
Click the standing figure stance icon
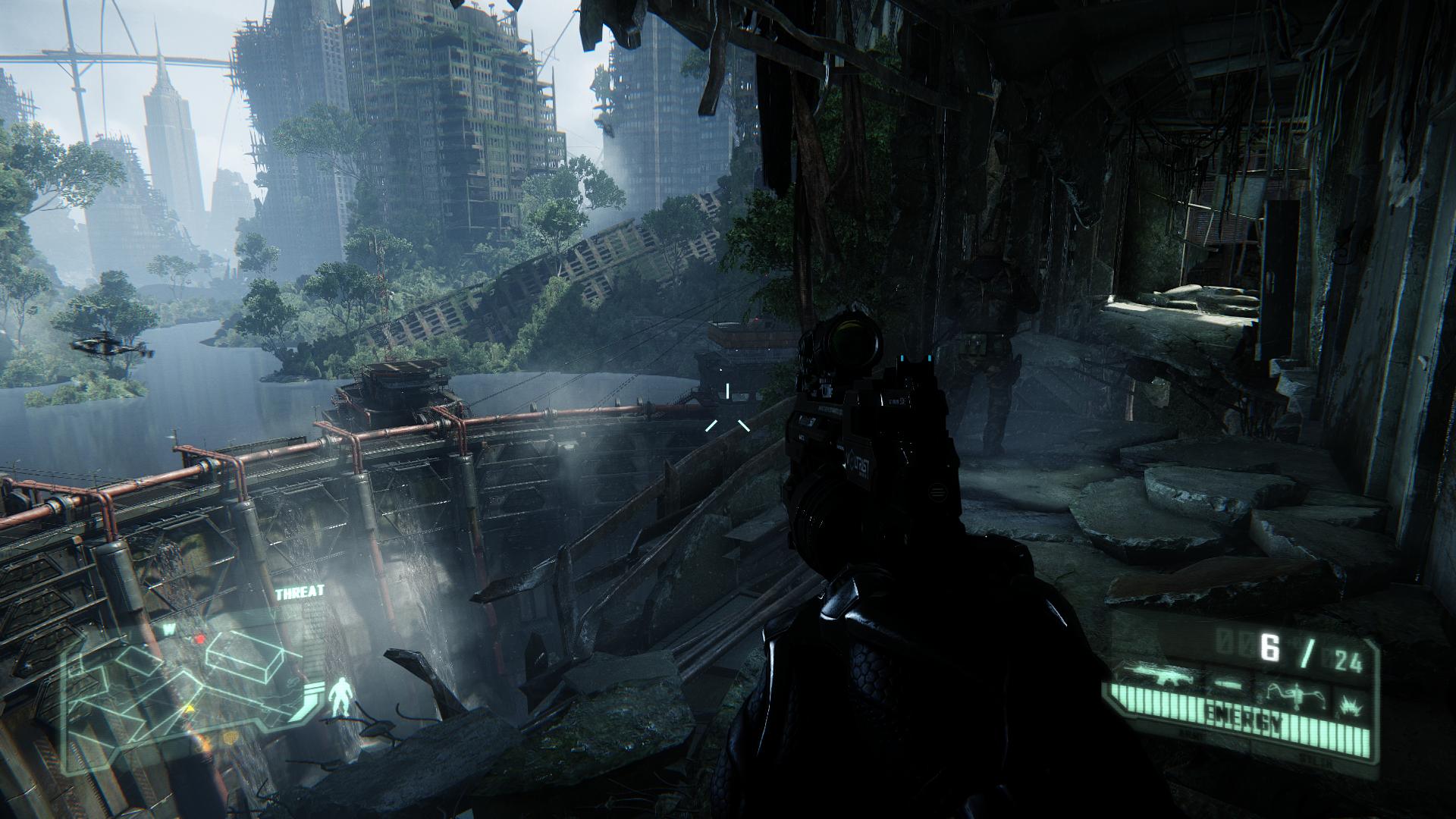(340, 696)
